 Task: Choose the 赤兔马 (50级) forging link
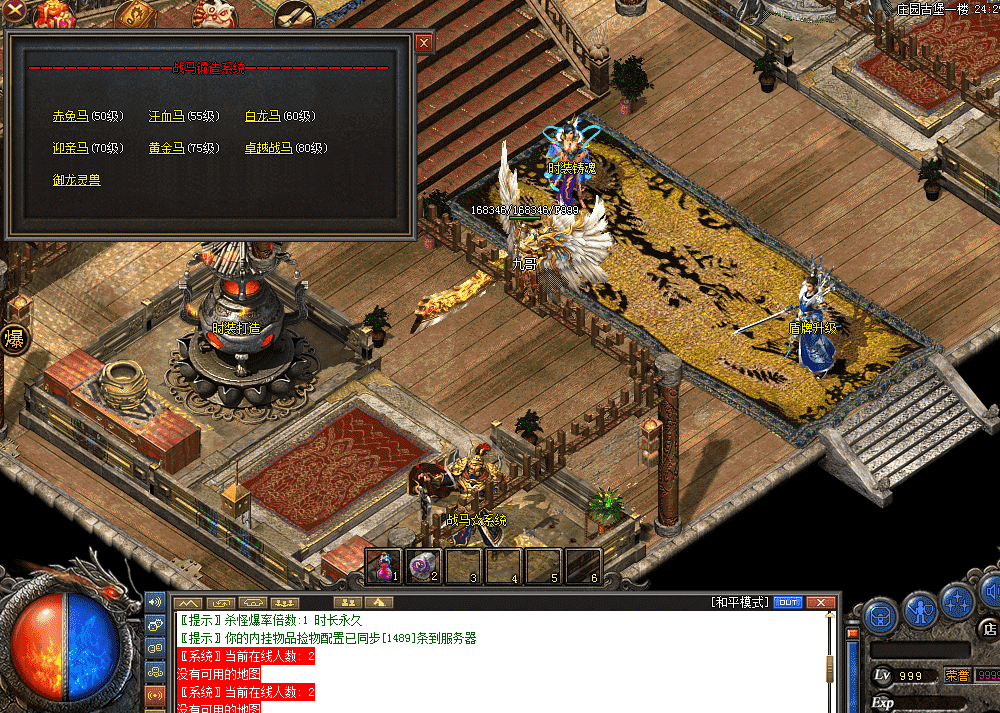point(70,116)
